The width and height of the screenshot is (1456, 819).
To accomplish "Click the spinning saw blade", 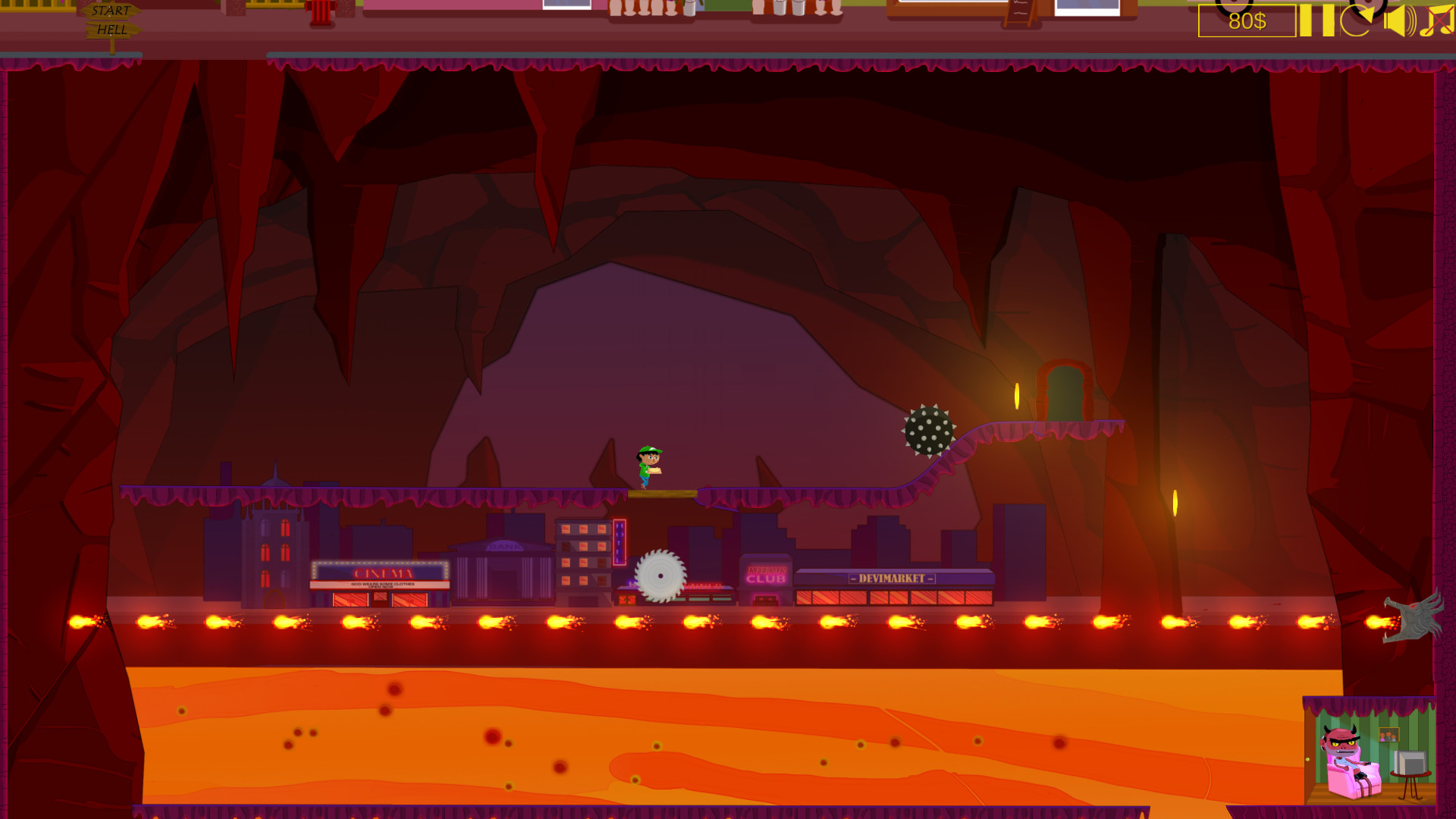I will tap(661, 575).
